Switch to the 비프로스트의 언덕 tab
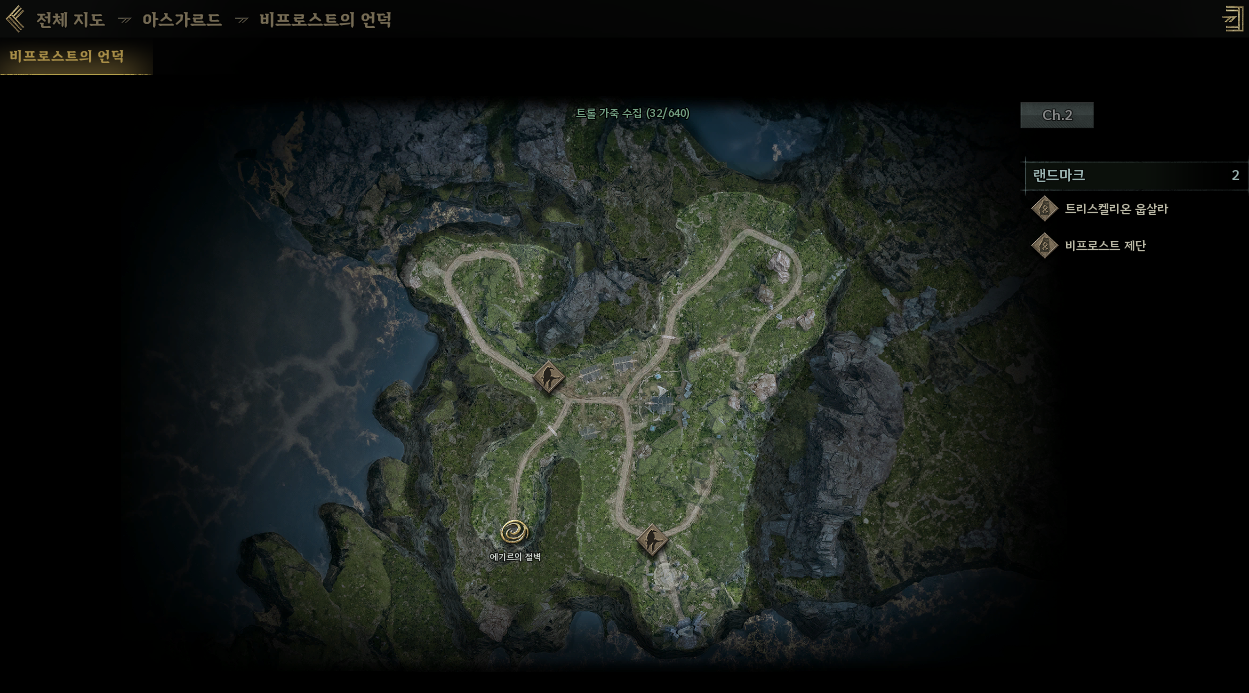Viewport: 1249px width, 693px height. click(x=68, y=56)
